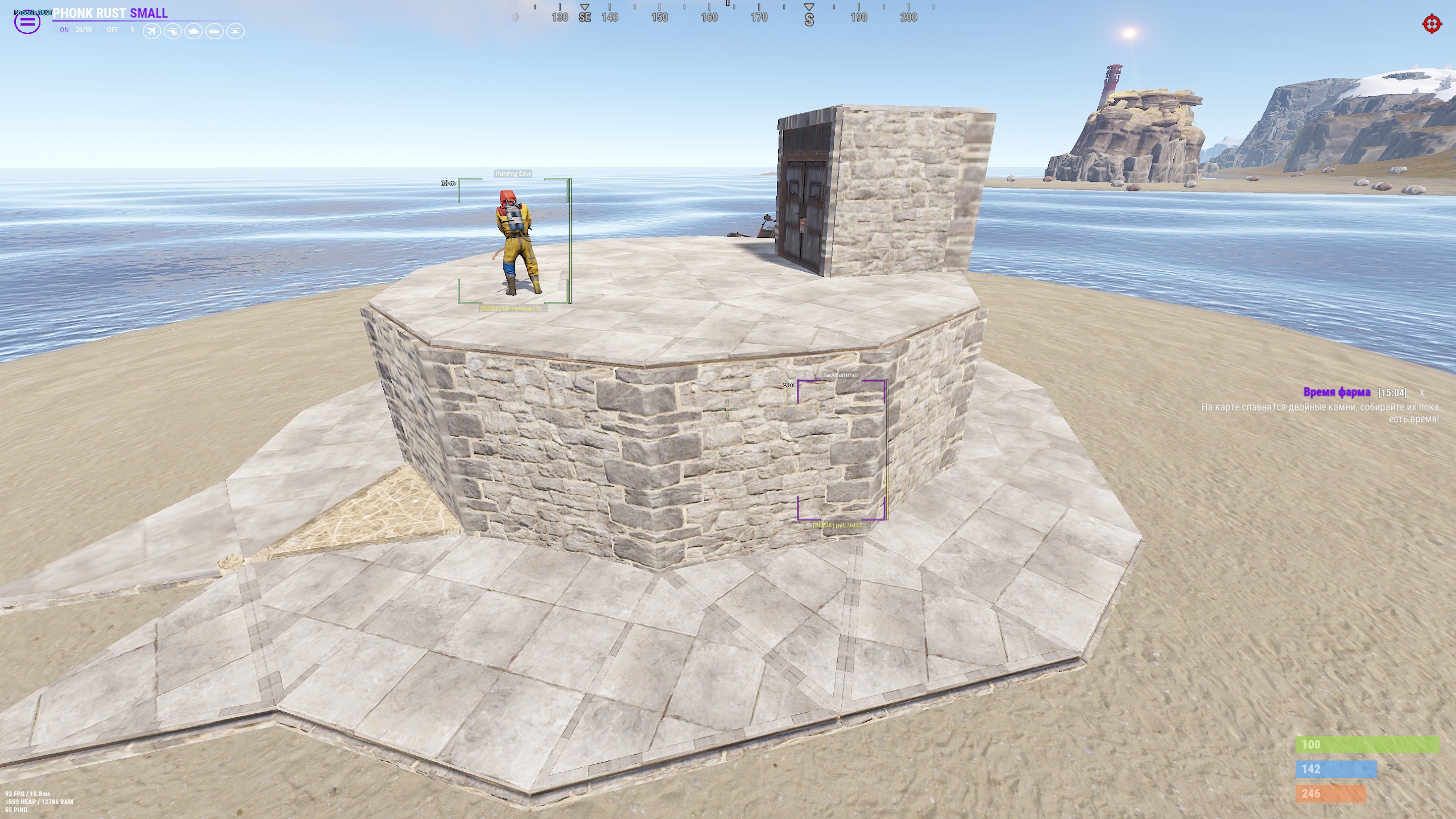Screen dimensions: 1456x819
Task: Select the cargo ship event icon
Action: [214, 31]
